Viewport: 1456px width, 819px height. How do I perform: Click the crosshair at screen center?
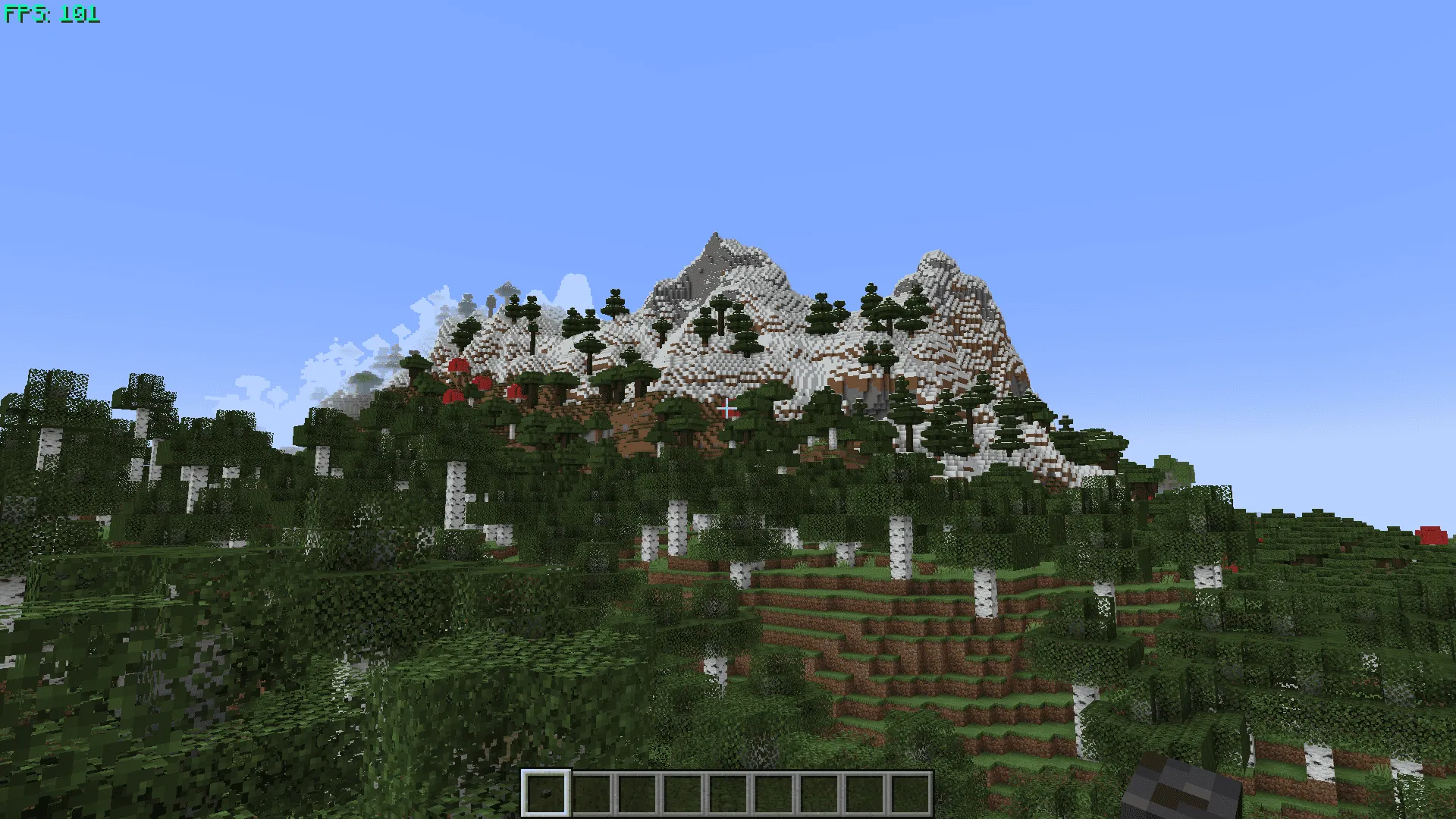tap(728, 409)
